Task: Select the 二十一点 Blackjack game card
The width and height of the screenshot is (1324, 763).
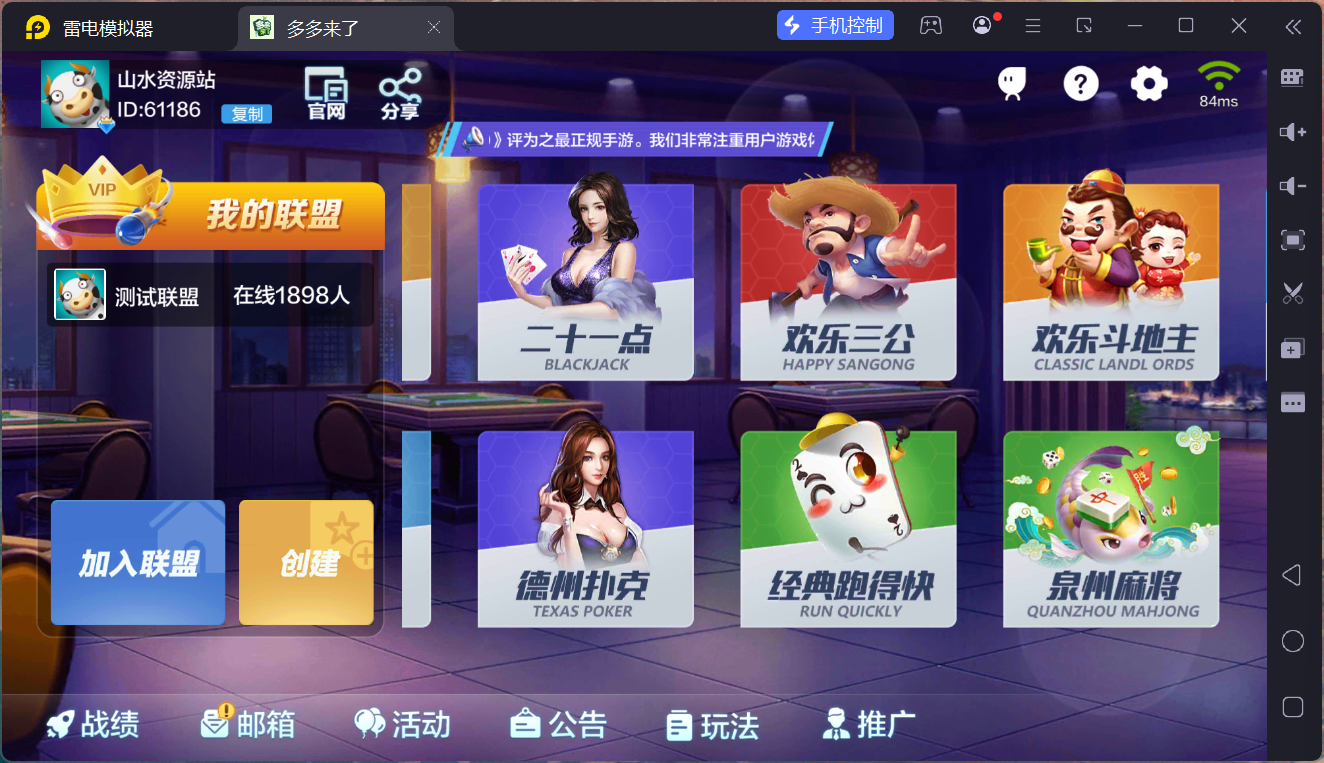Action: [x=585, y=283]
